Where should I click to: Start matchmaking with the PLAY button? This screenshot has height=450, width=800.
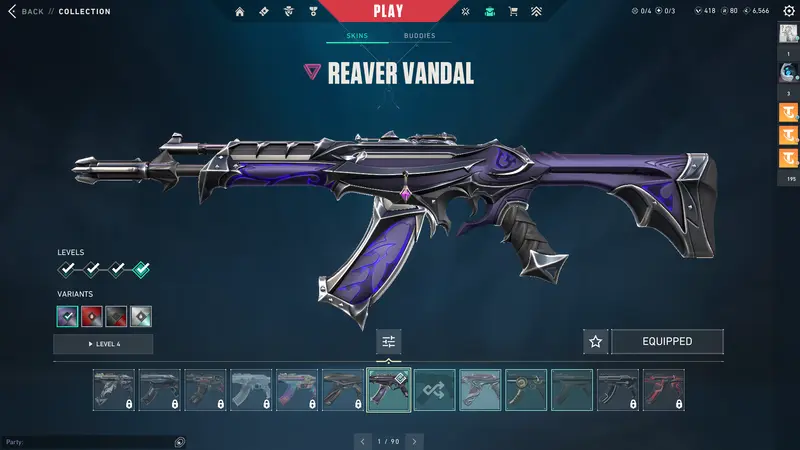[390, 11]
